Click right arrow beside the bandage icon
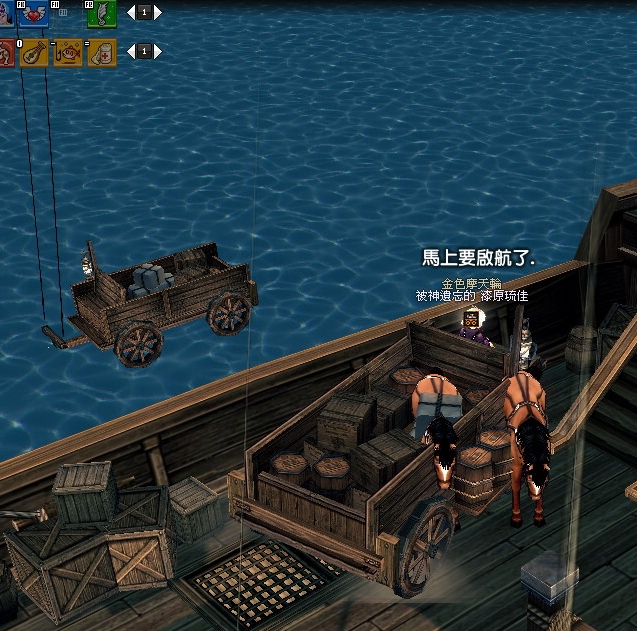Image resolution: width=637 pixels, height=631 pixels. click(x=157, y=51)
